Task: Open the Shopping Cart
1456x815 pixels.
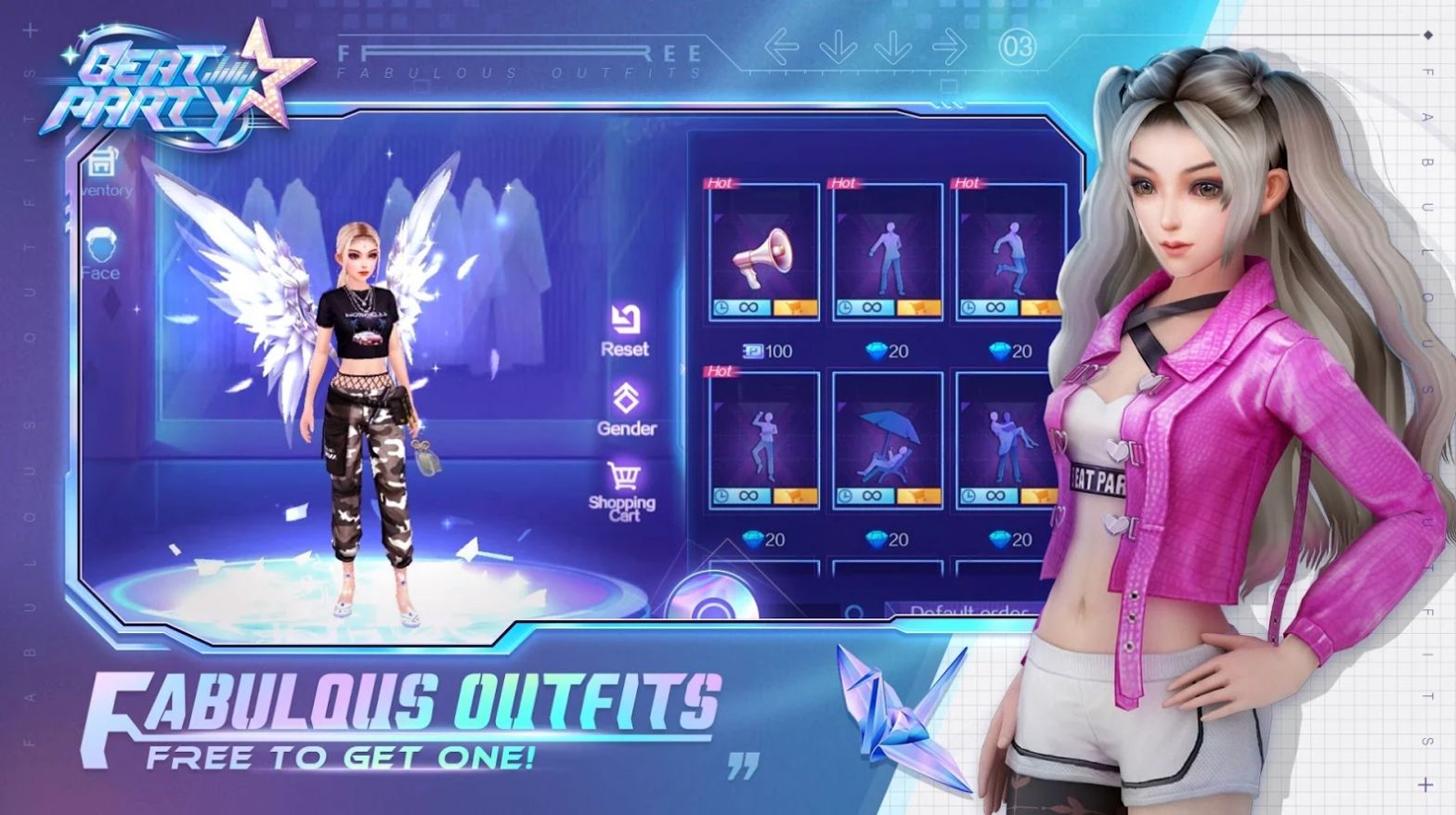Action: coord(622,490)
